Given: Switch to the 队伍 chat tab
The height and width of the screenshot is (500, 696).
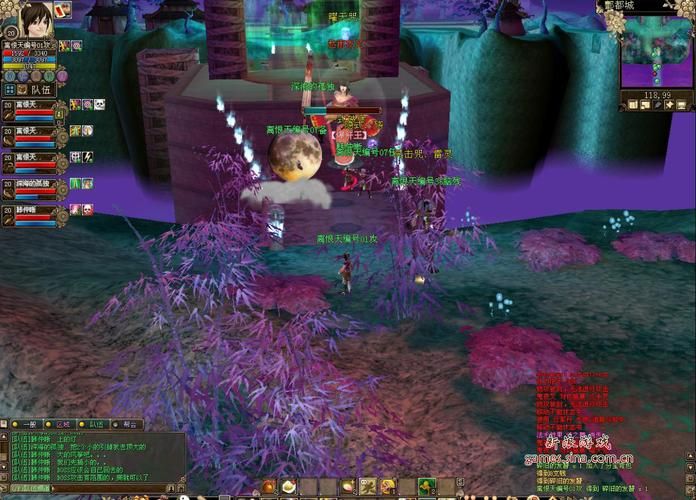Looking at the screenshot, I should (97, 425).
